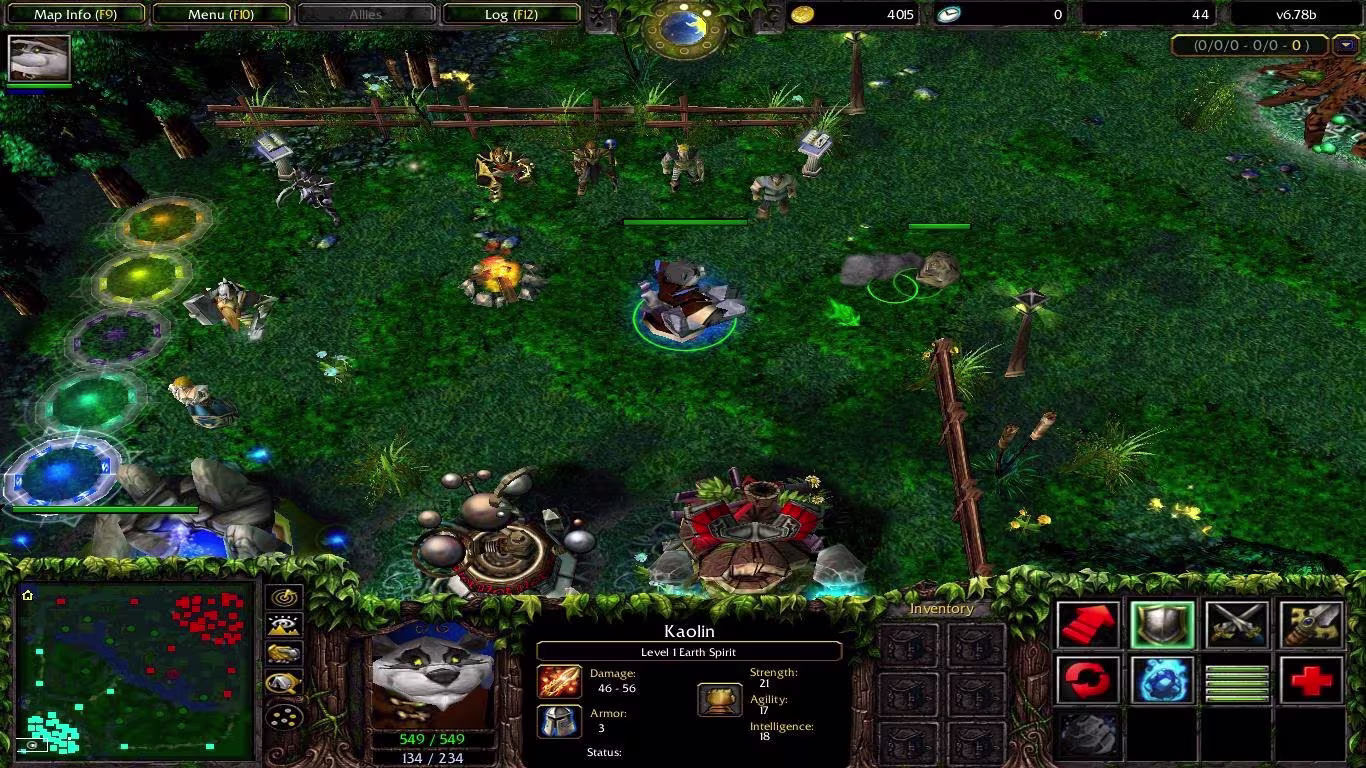Open the Log via the F12 menu
1366x768 pixels.
[x=513, y=14]
